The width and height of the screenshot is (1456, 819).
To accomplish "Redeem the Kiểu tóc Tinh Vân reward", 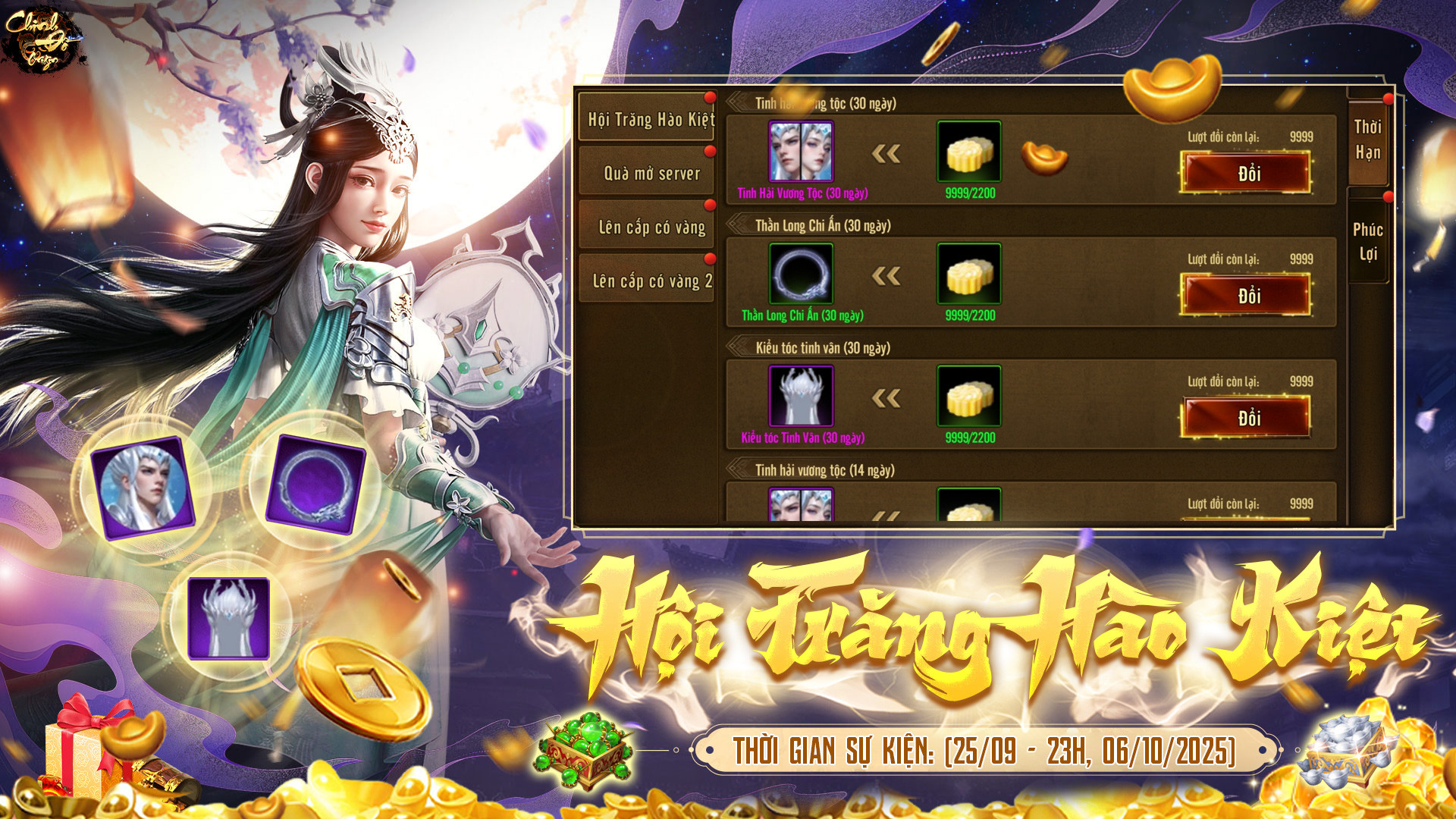I will [1246, 417].
